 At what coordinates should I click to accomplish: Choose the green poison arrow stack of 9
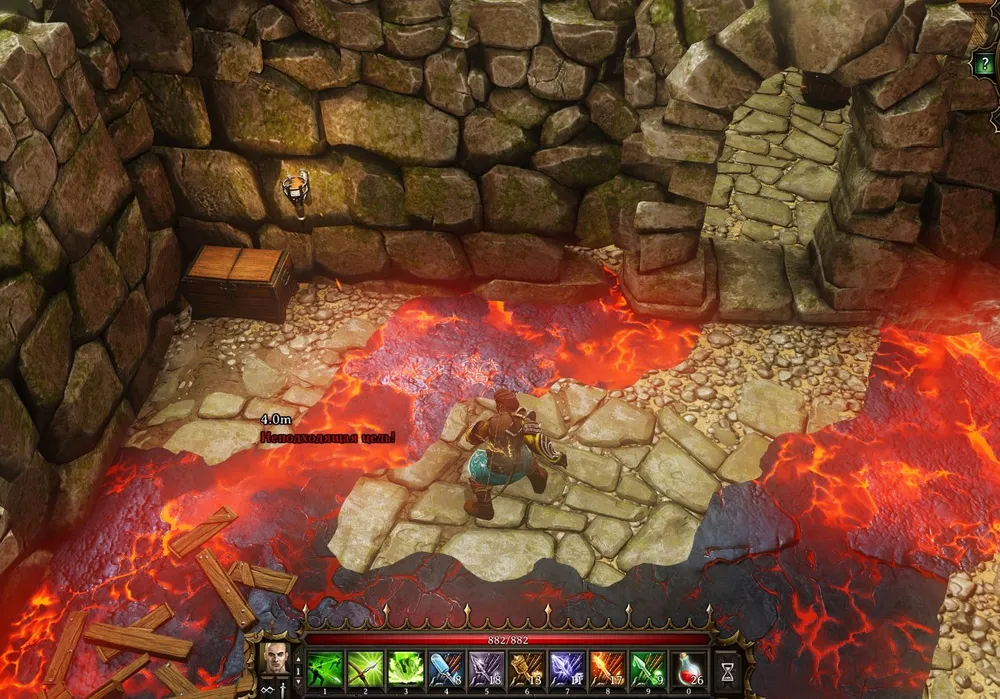coord(648,667)
